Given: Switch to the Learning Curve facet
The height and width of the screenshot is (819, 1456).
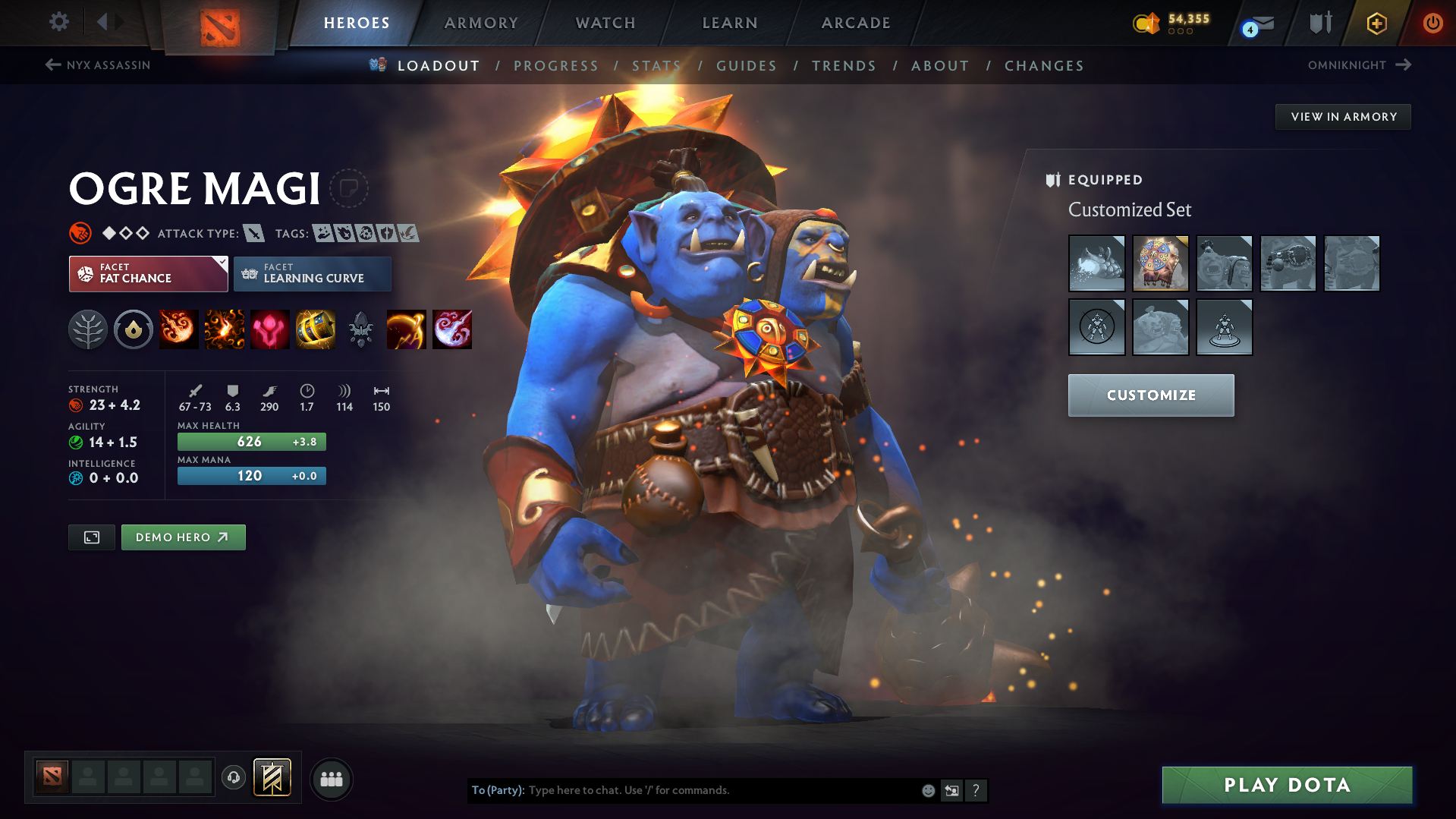Looking at the screenshot, I should click(312, 273).
